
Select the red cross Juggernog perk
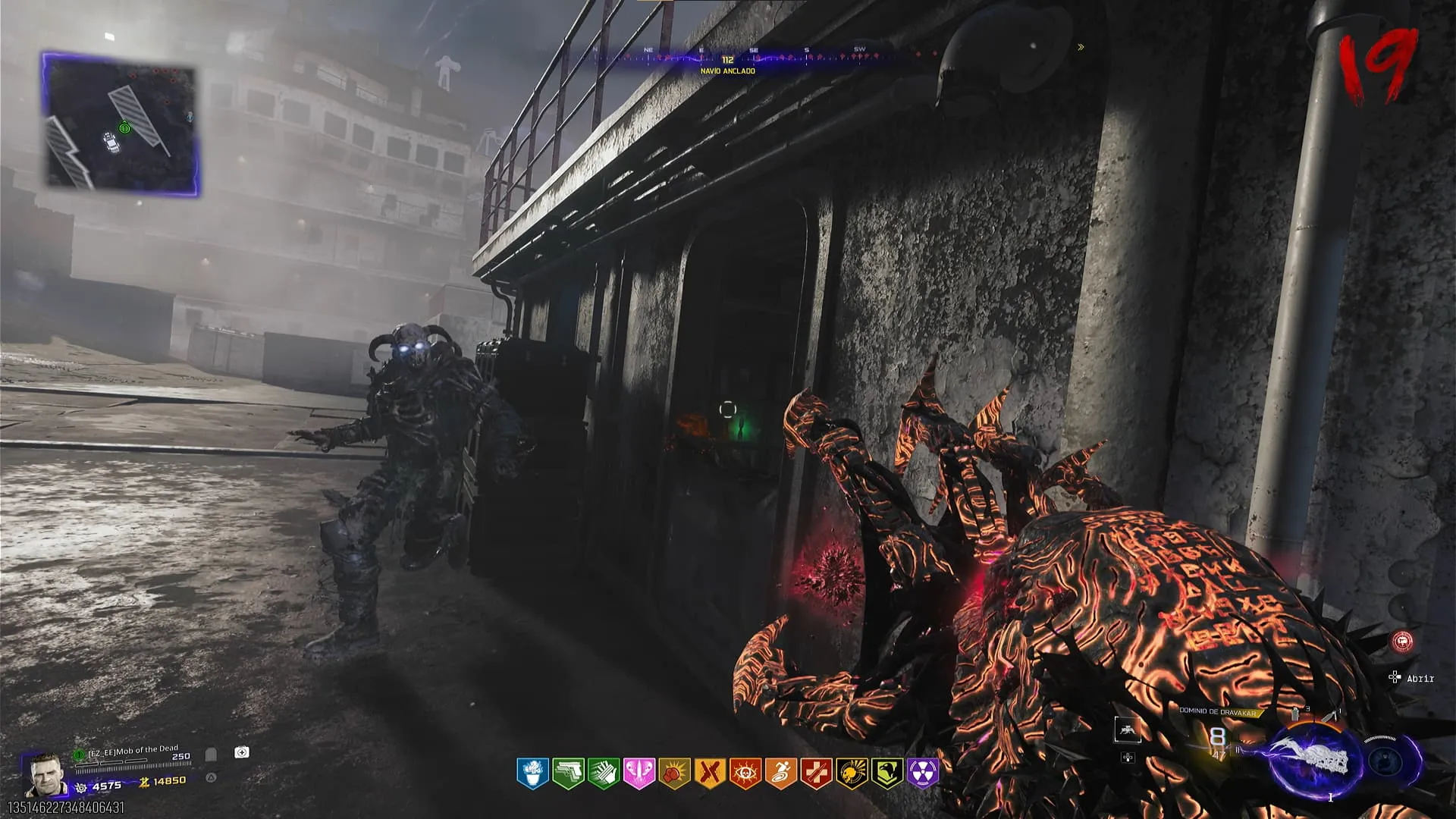(x=816, y=773)
